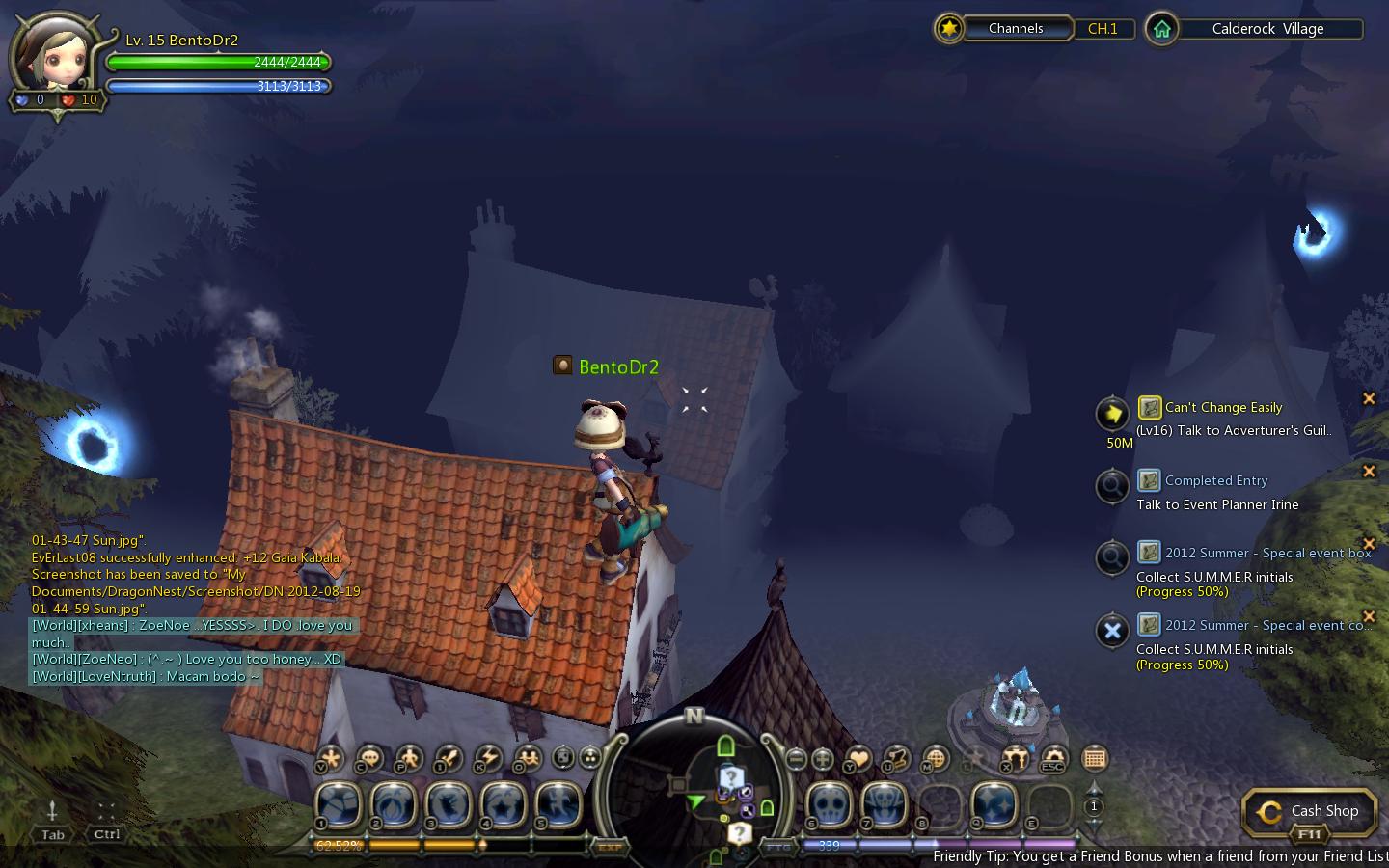Screen dimensions: 1389x868
Task: Open the lightning bolt skill menu (K)
Action: (487, 758)
